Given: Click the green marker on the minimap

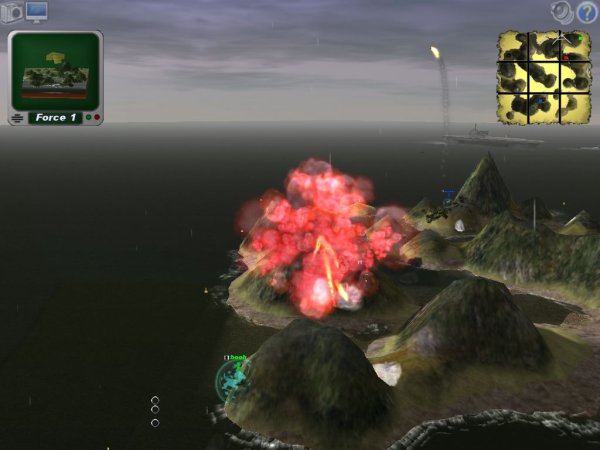Looking at the screenshot, I should click(578, 38).
